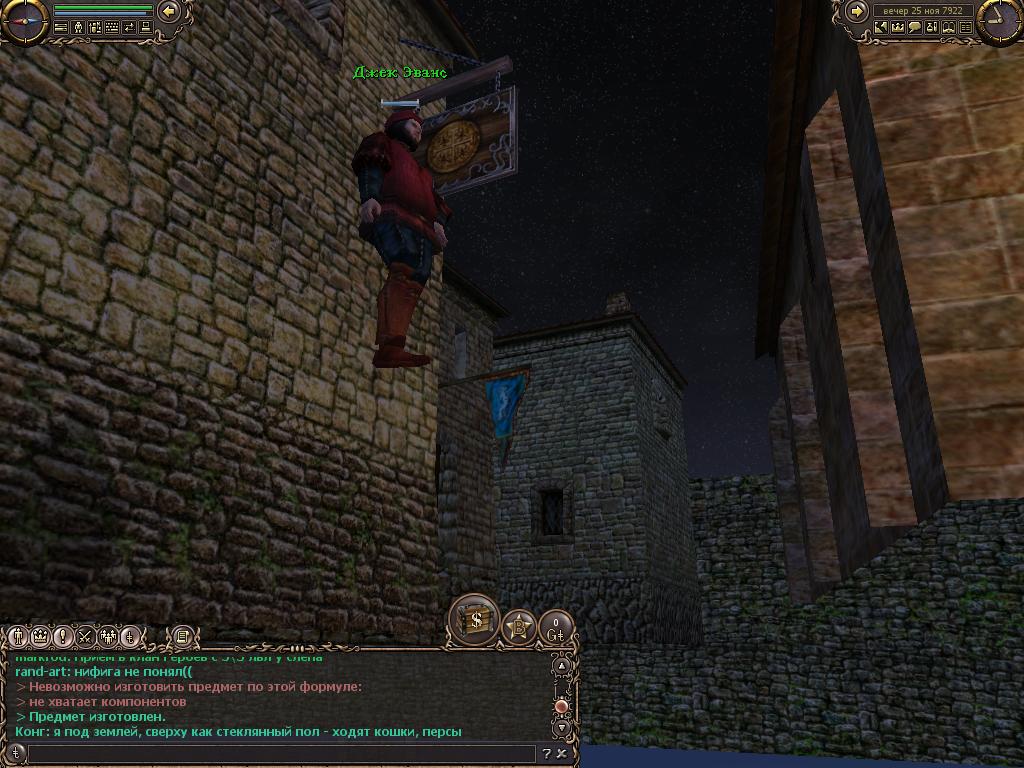The height and width of the screenshot is (768, 1024).
Task: Collapse the left panel with yellow arrow
Action: (168, 12)
